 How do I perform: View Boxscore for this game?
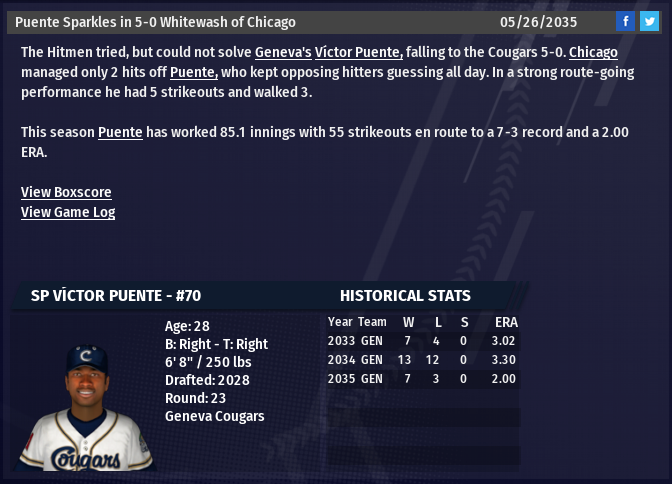tap(66, 192)
